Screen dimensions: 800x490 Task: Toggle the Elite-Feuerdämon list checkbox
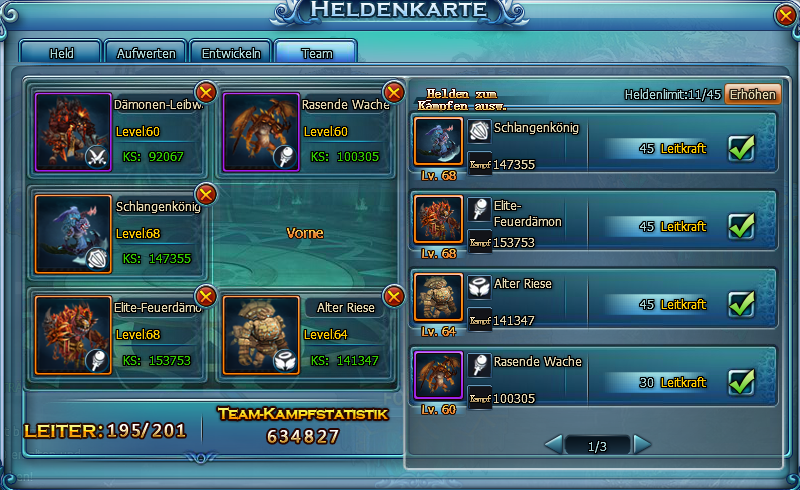click(x=741, y=226)
